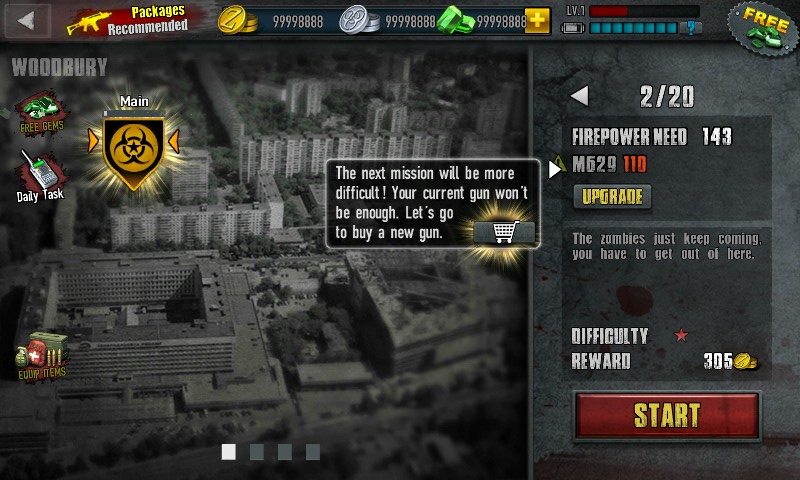
Task: Open the Daily Task phone icon
Action: (40, 177)
